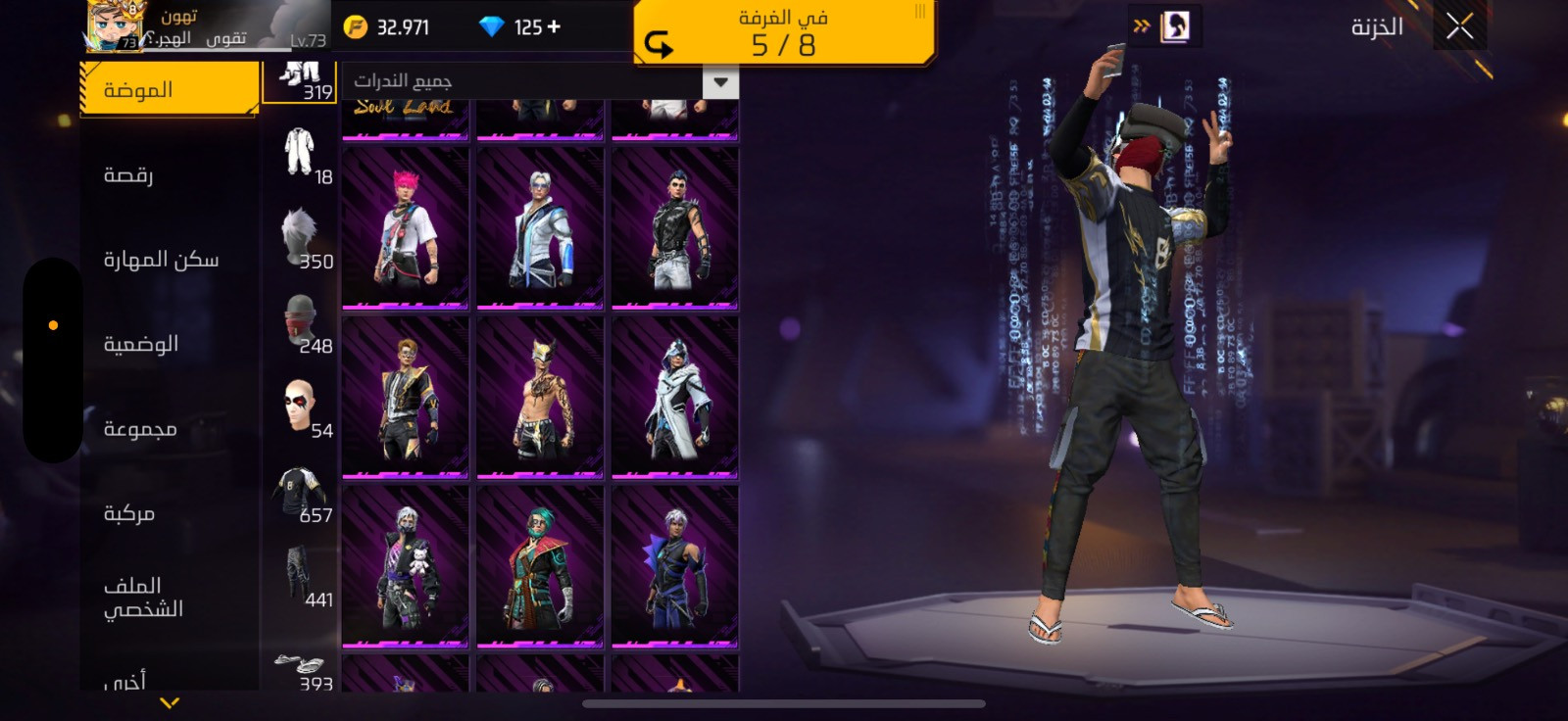
Task: Choose the white hooded outfit bundle
Action: click(x=675, y=399)
